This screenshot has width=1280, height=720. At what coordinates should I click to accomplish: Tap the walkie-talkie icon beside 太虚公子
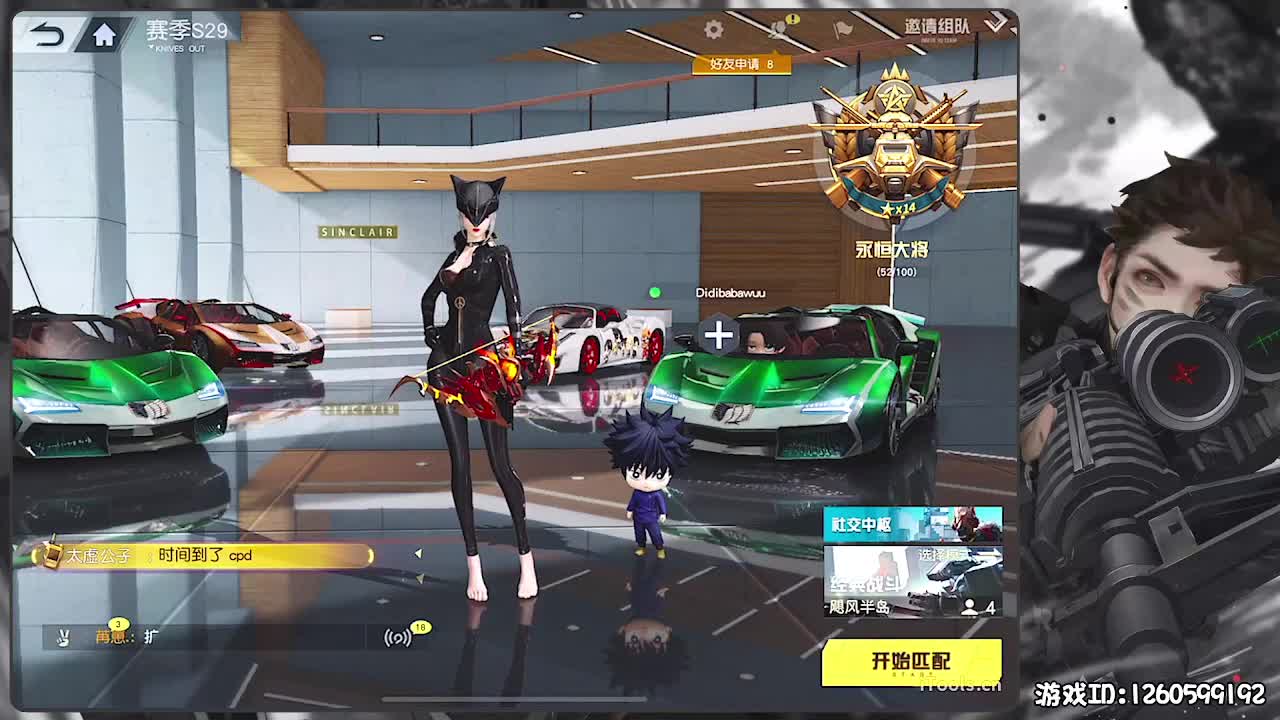[x=54, y=554]
